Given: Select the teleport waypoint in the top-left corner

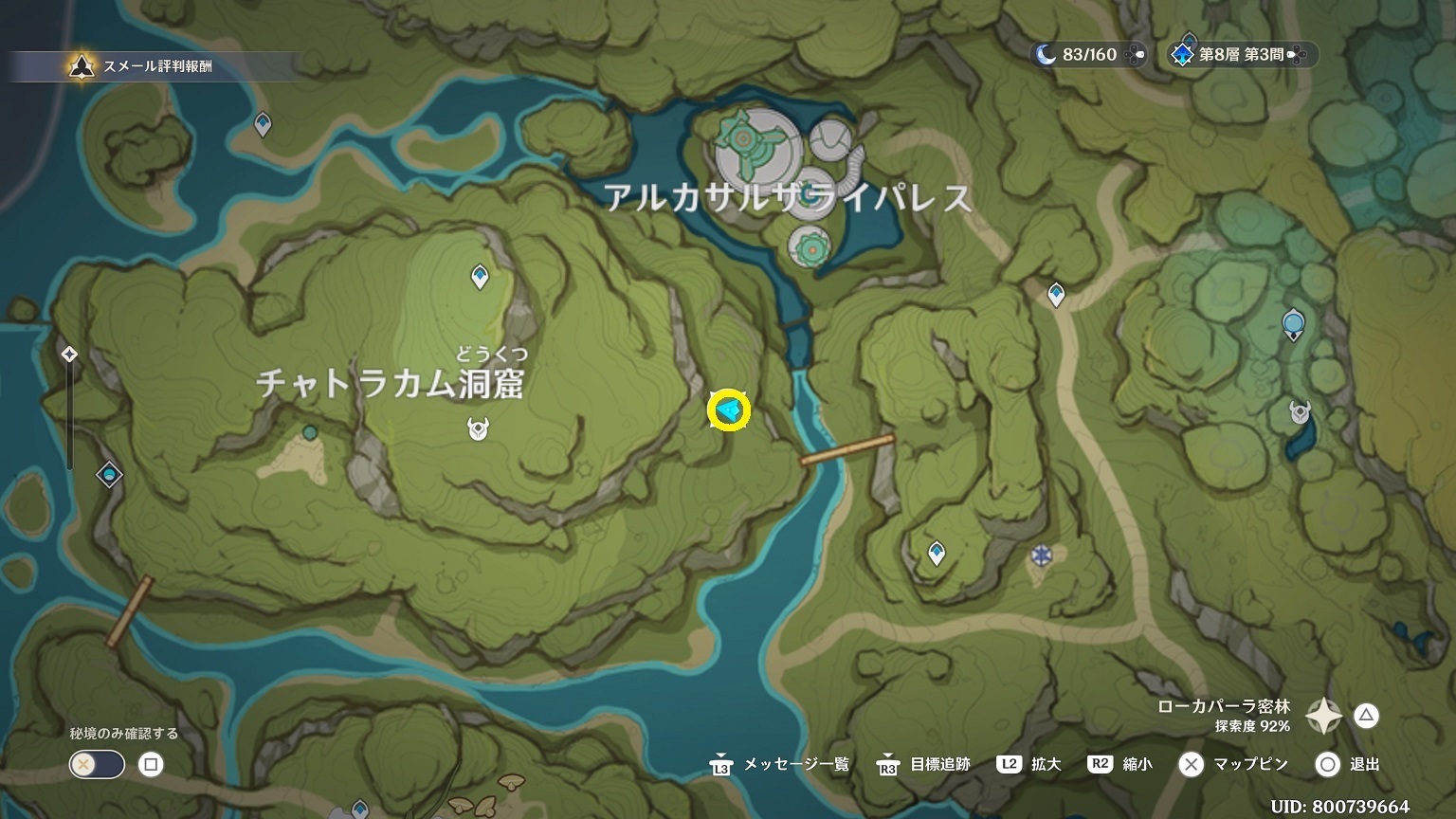Looking at the screenshot, I should (262, 121).
